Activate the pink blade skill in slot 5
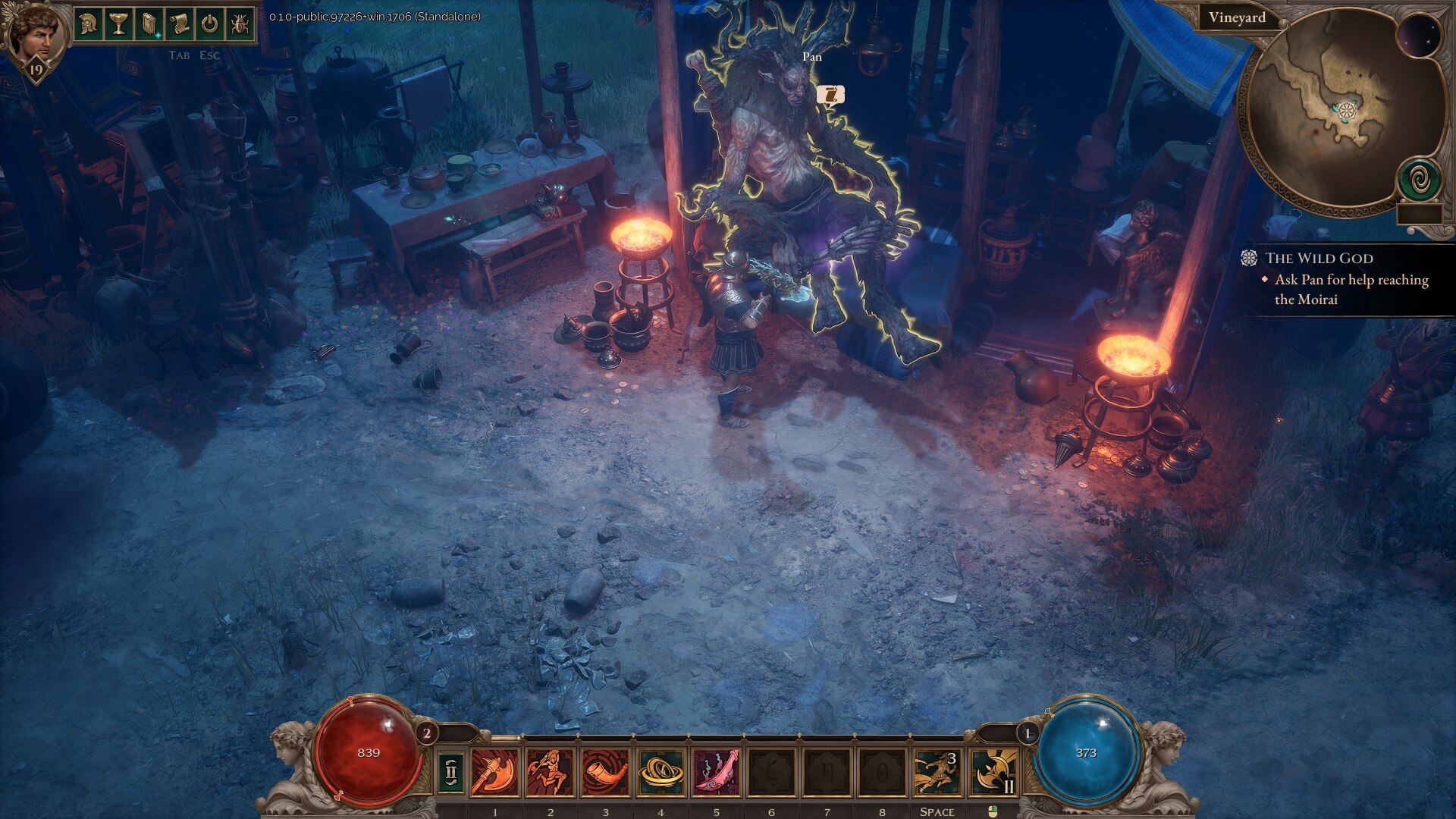The image size is (1456, 819). [x=716, y=773]
